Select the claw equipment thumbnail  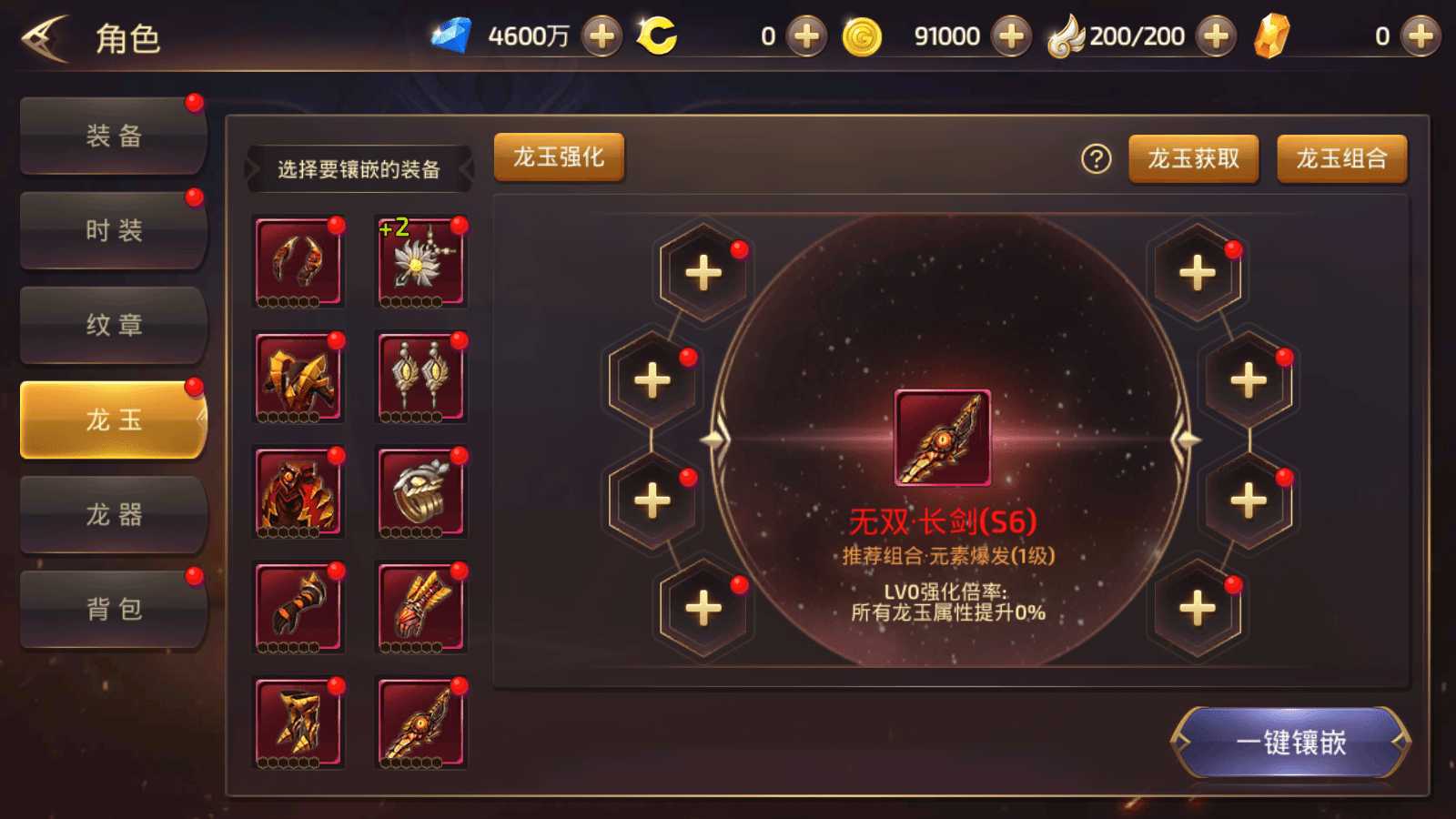(298, 261)
